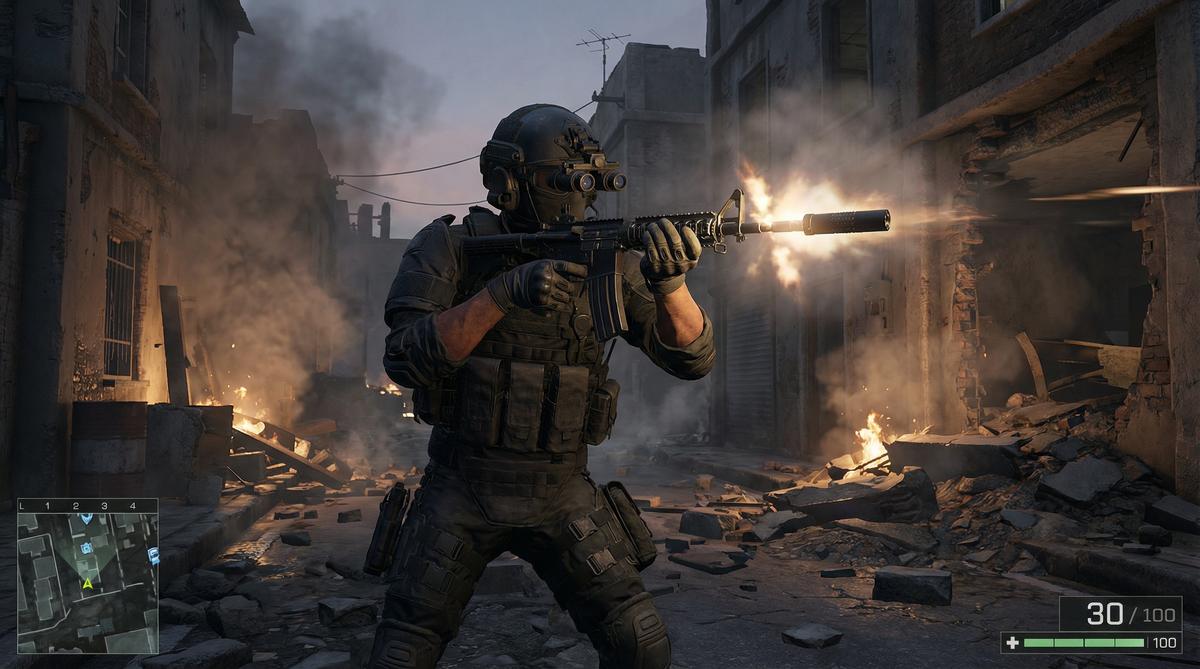This screenshot has width=1200, height=669.
Task: Select the yellow player arrow on the minimap
Action: (88, 582)
